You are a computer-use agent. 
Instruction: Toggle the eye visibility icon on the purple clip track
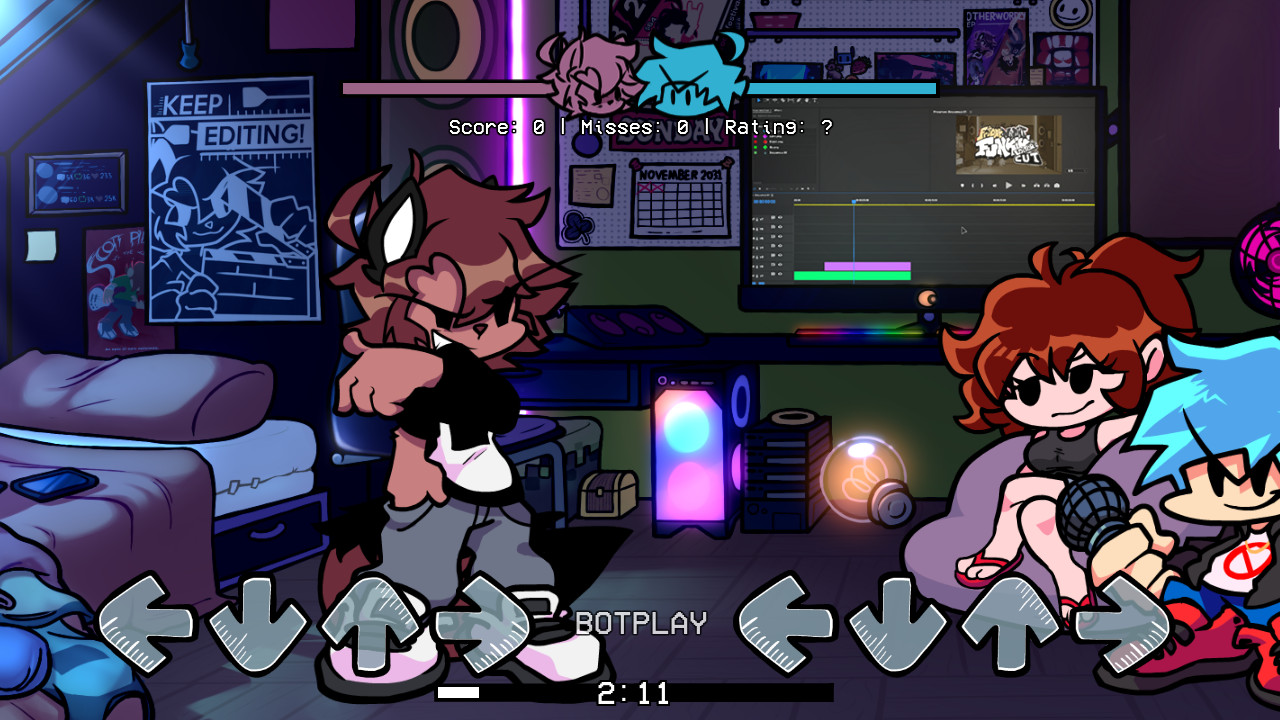780,264
